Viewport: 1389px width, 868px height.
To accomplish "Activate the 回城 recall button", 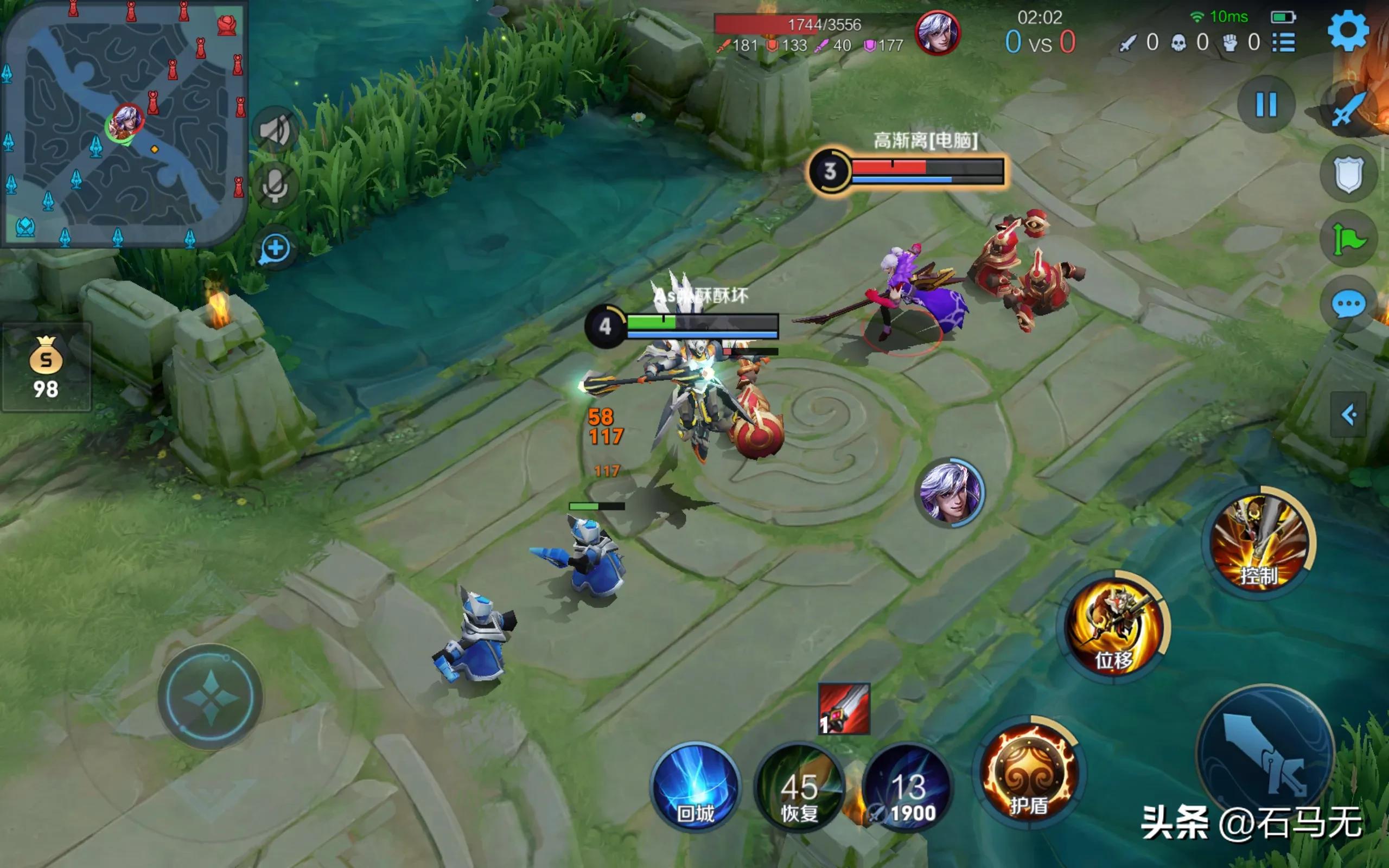I will click(696, 788).
